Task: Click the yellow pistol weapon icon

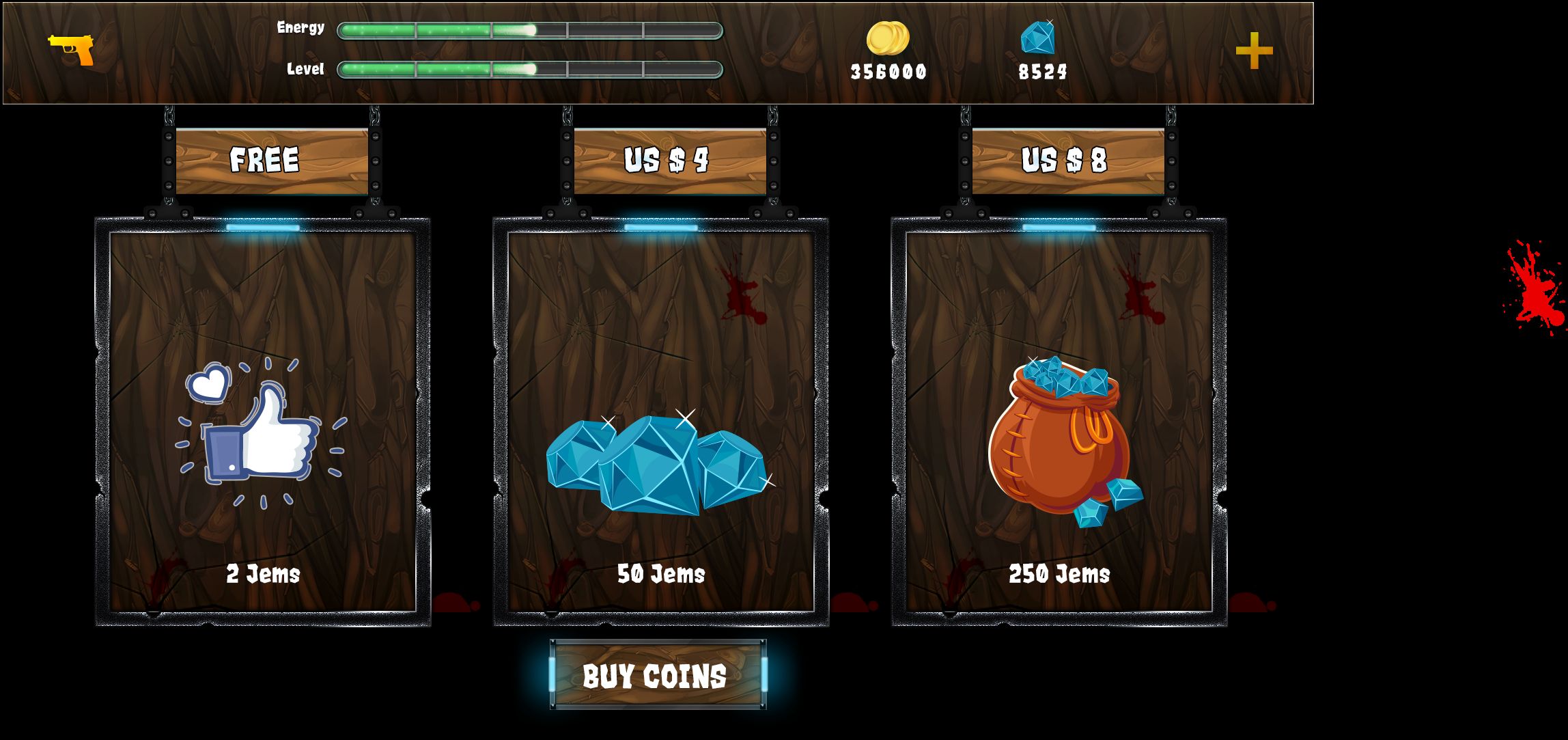Action: 72,49
